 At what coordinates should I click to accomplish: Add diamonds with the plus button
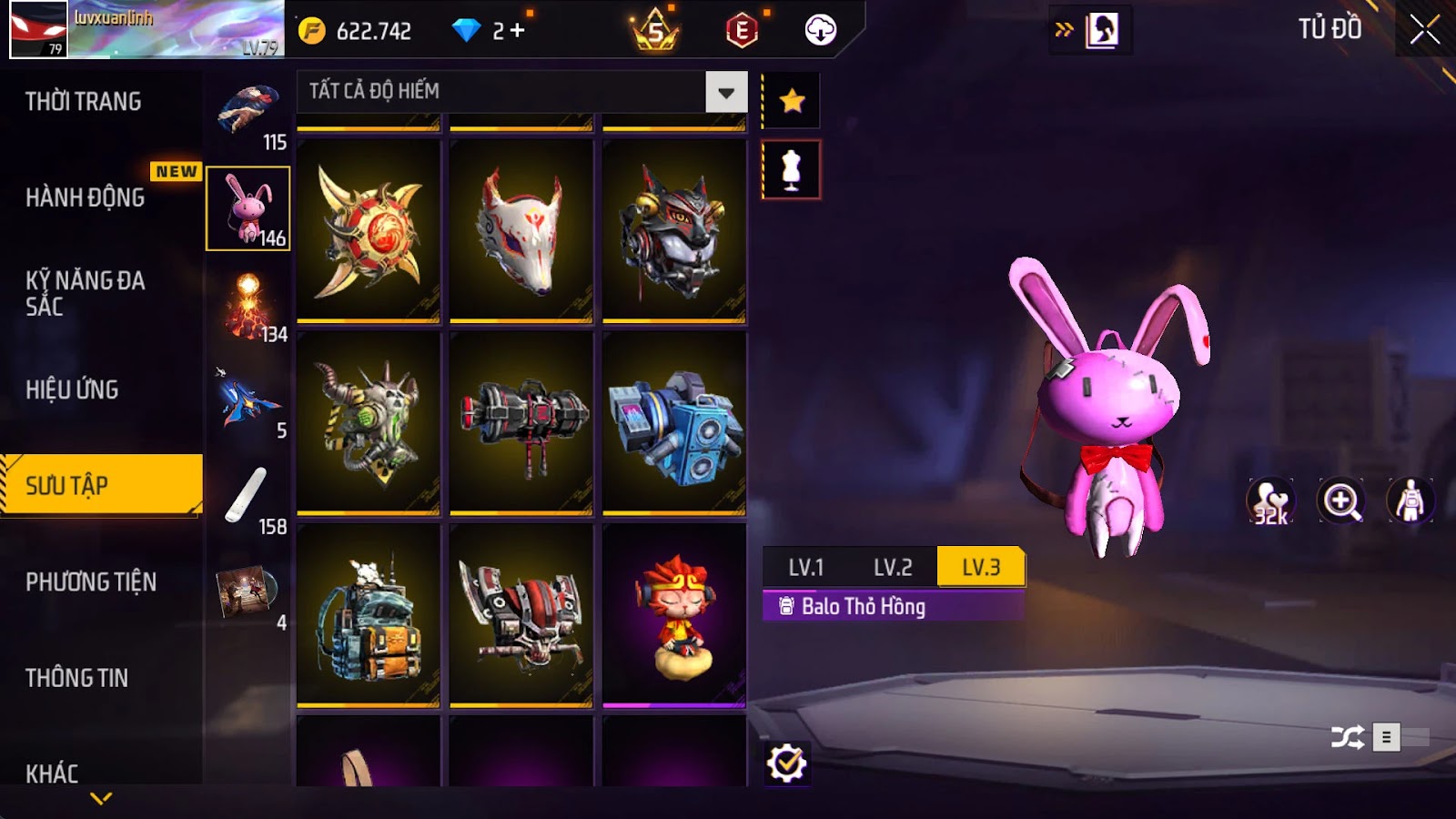[518, 31]
